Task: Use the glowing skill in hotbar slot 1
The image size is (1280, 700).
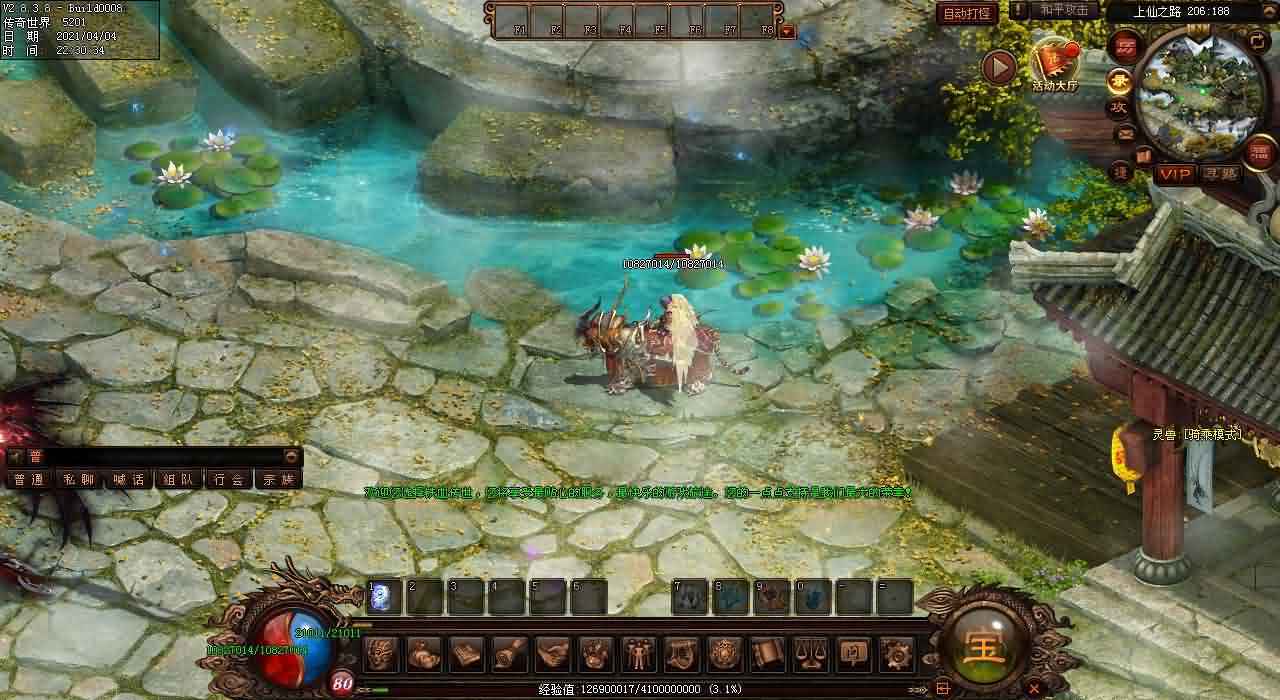Action: pyautogui.click(x=384, y=597)
